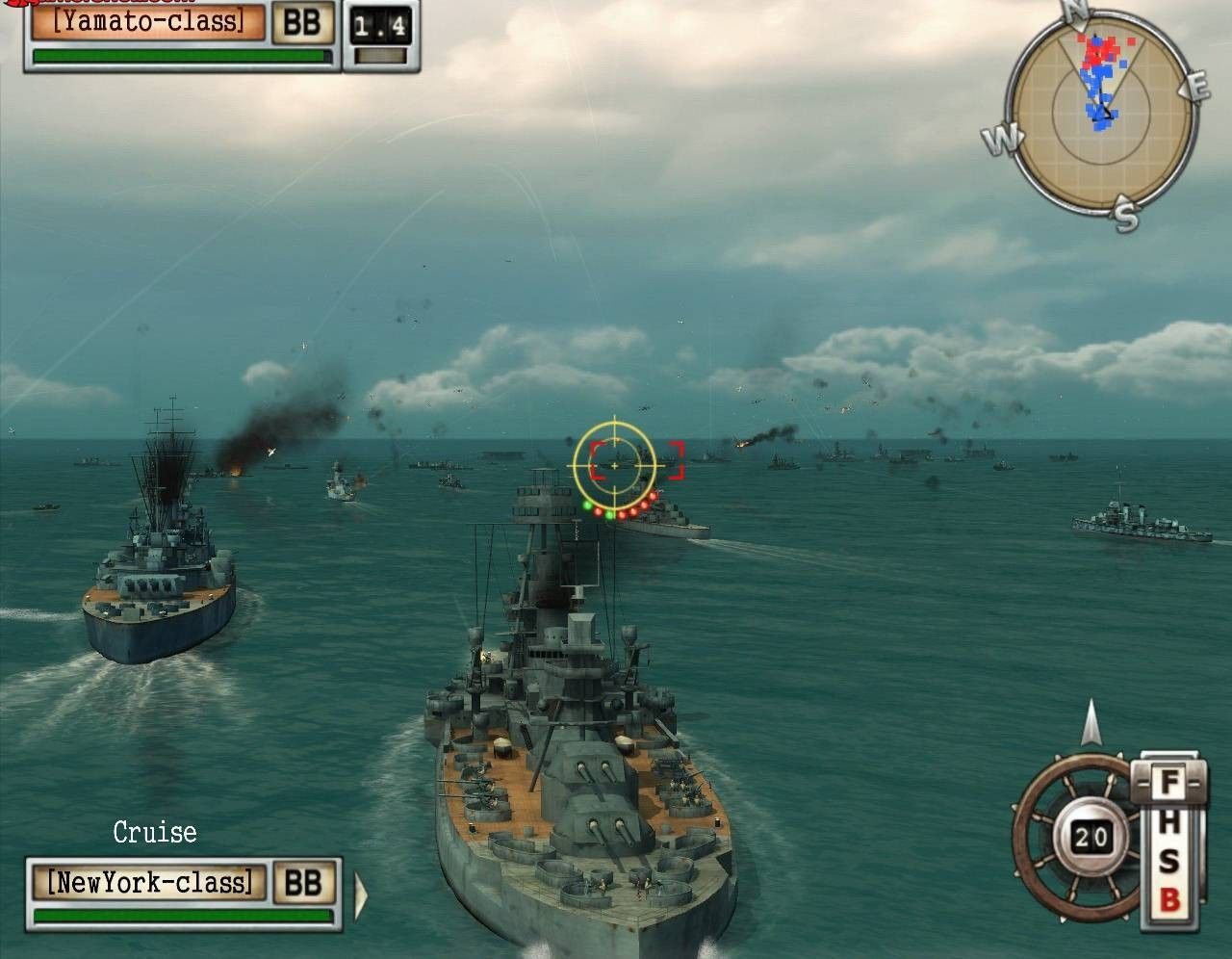The height and width of the screenshot is (959, 1232).
Task: Open the circular compass radar minimap
Action: [1101, 112]
